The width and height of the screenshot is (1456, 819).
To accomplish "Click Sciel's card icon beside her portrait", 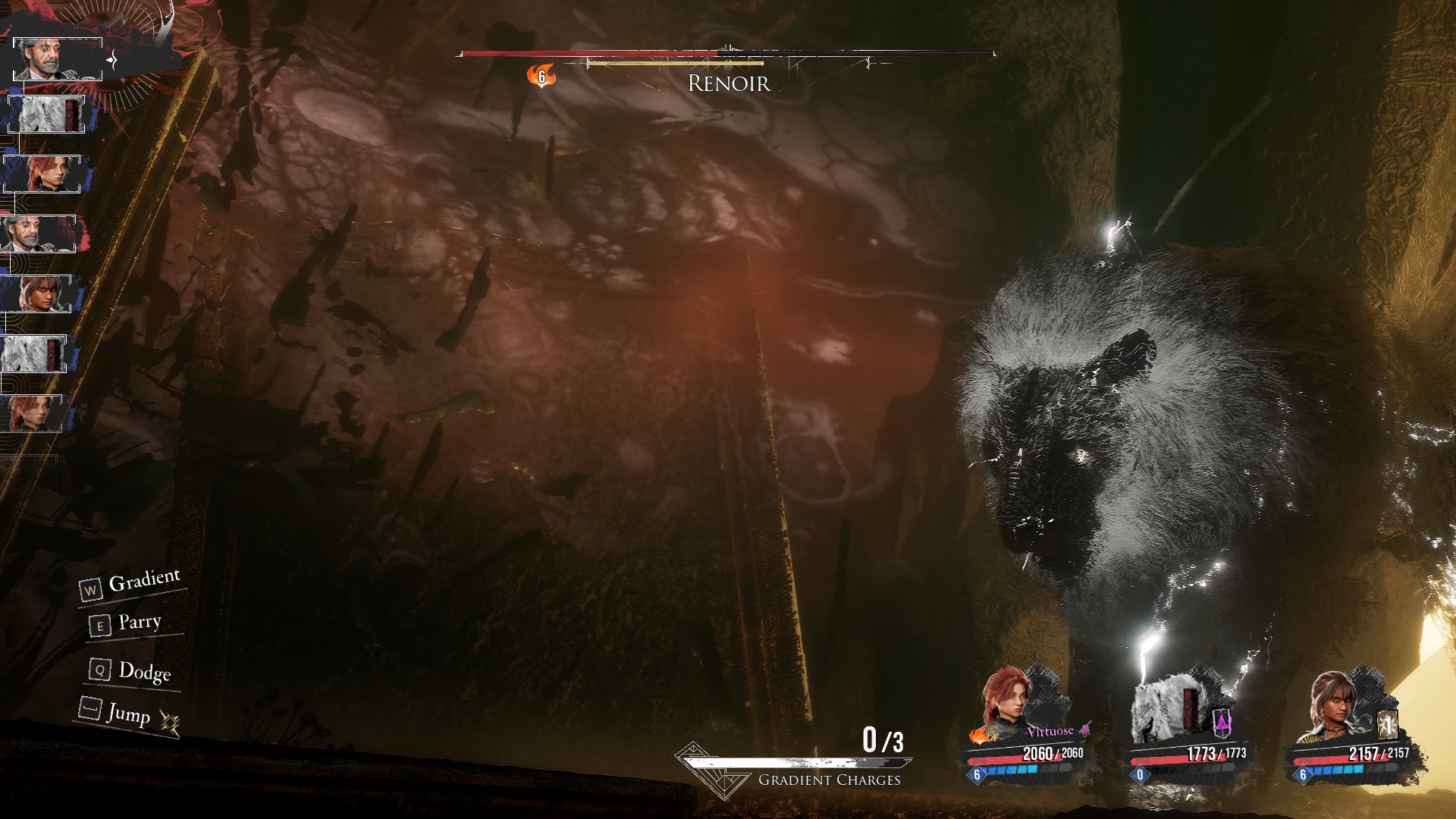I will (x=1387, y=725).
